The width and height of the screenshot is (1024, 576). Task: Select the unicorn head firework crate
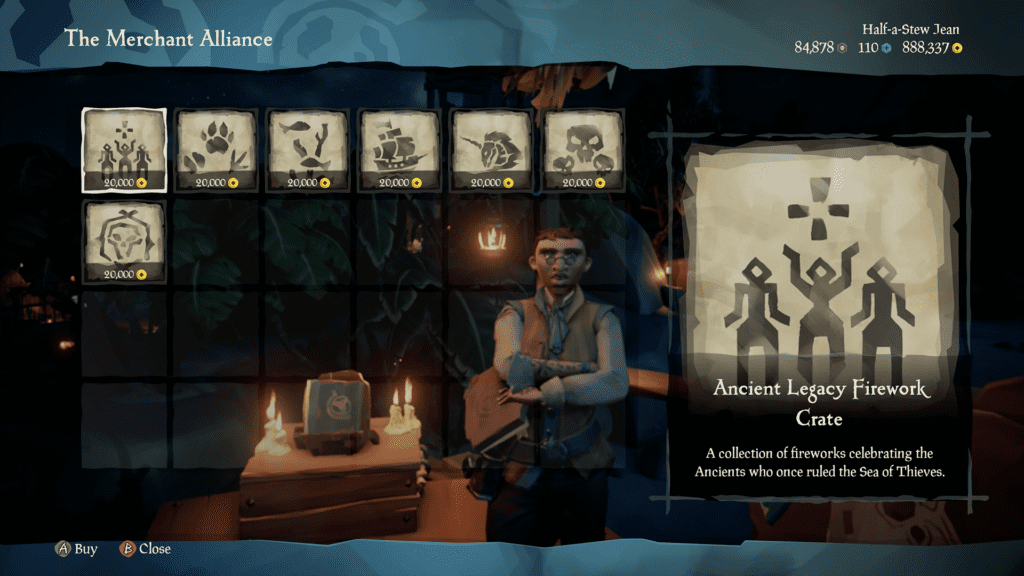pyautogui.click(x=491, y=150)
